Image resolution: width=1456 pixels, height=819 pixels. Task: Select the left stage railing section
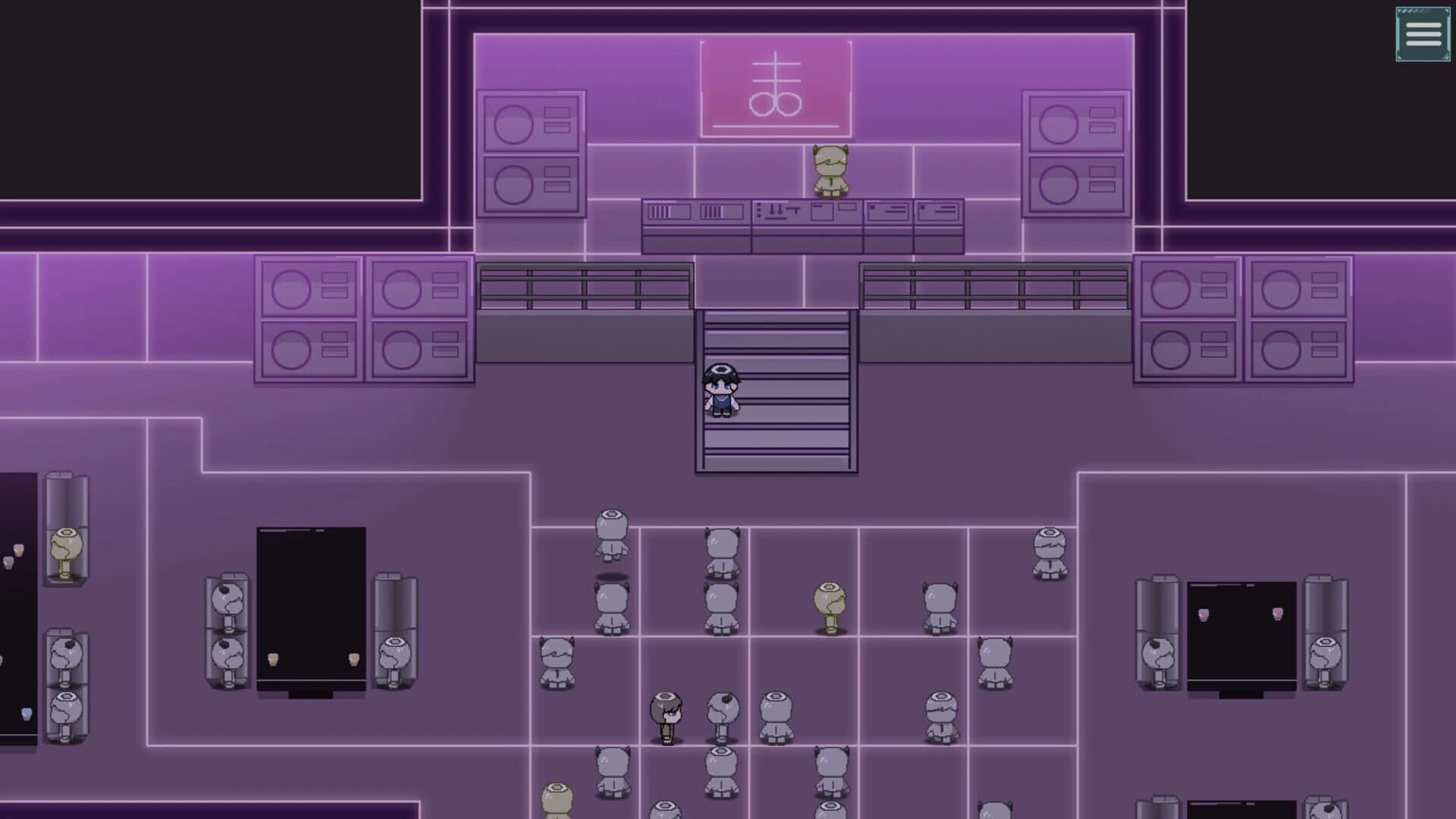(584, 284)
